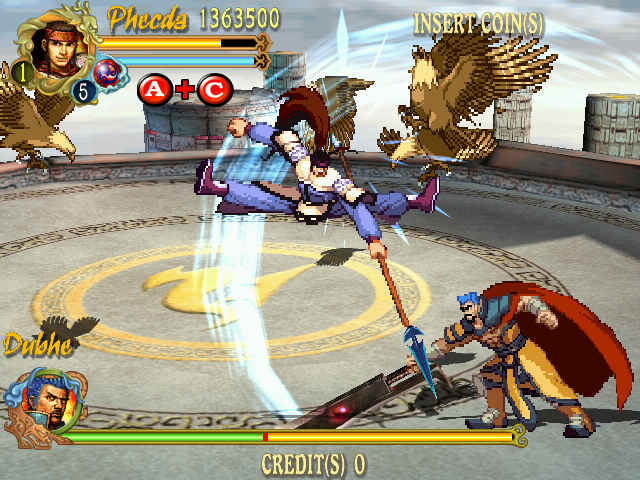Screen dimensions: 640x480
Task: Click the Dubhe boss portrait
Action: pyautogui.click(x=38, y=399)
